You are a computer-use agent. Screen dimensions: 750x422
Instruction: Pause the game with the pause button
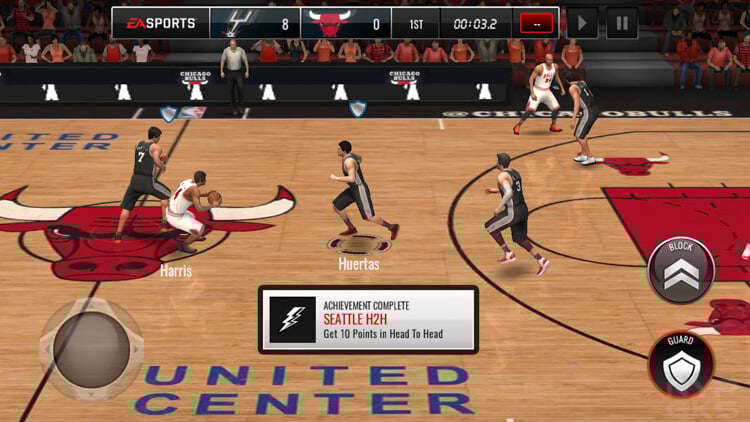[x=622, y=22]
